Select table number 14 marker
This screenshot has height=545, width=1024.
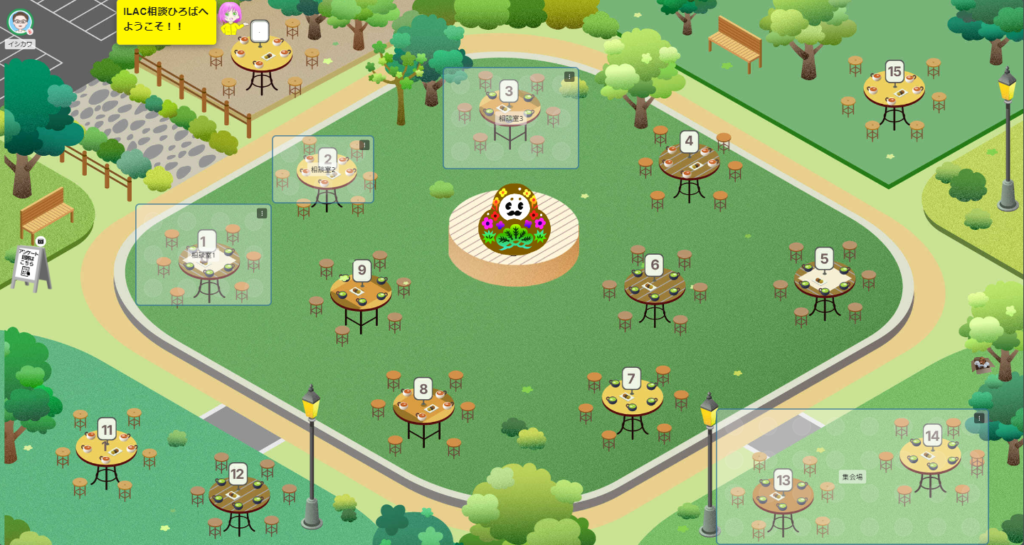point(932,435)
